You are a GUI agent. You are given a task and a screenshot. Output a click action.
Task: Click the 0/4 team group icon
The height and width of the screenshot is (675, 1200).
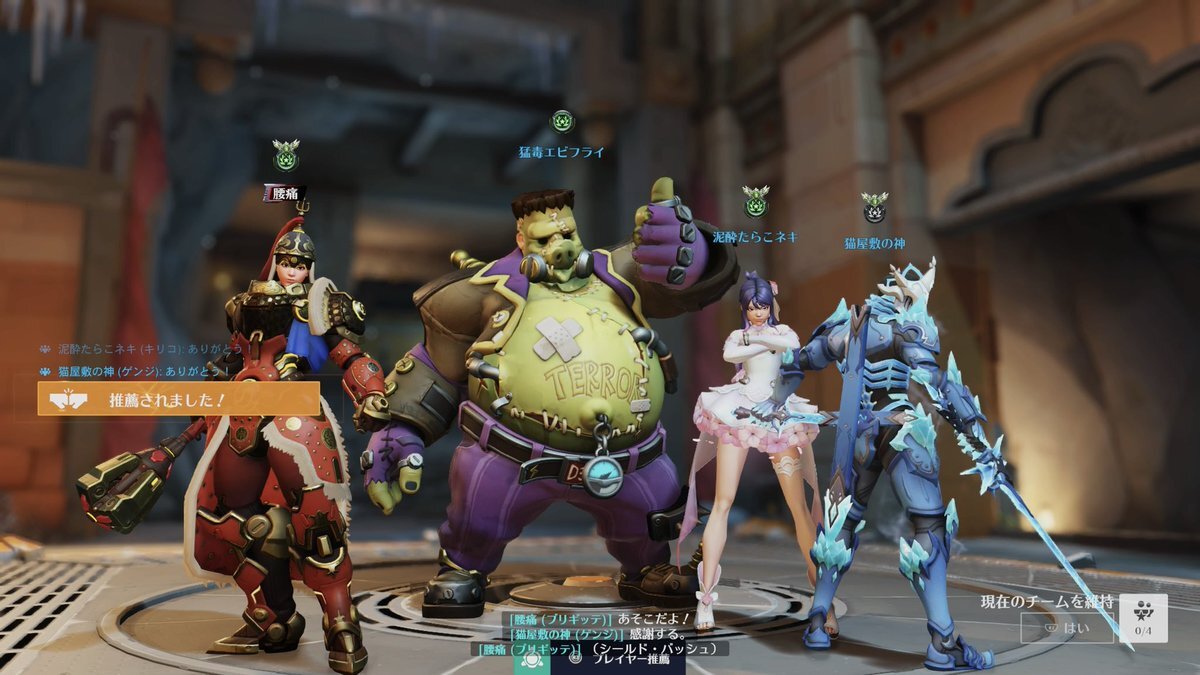pos(1143,618)
